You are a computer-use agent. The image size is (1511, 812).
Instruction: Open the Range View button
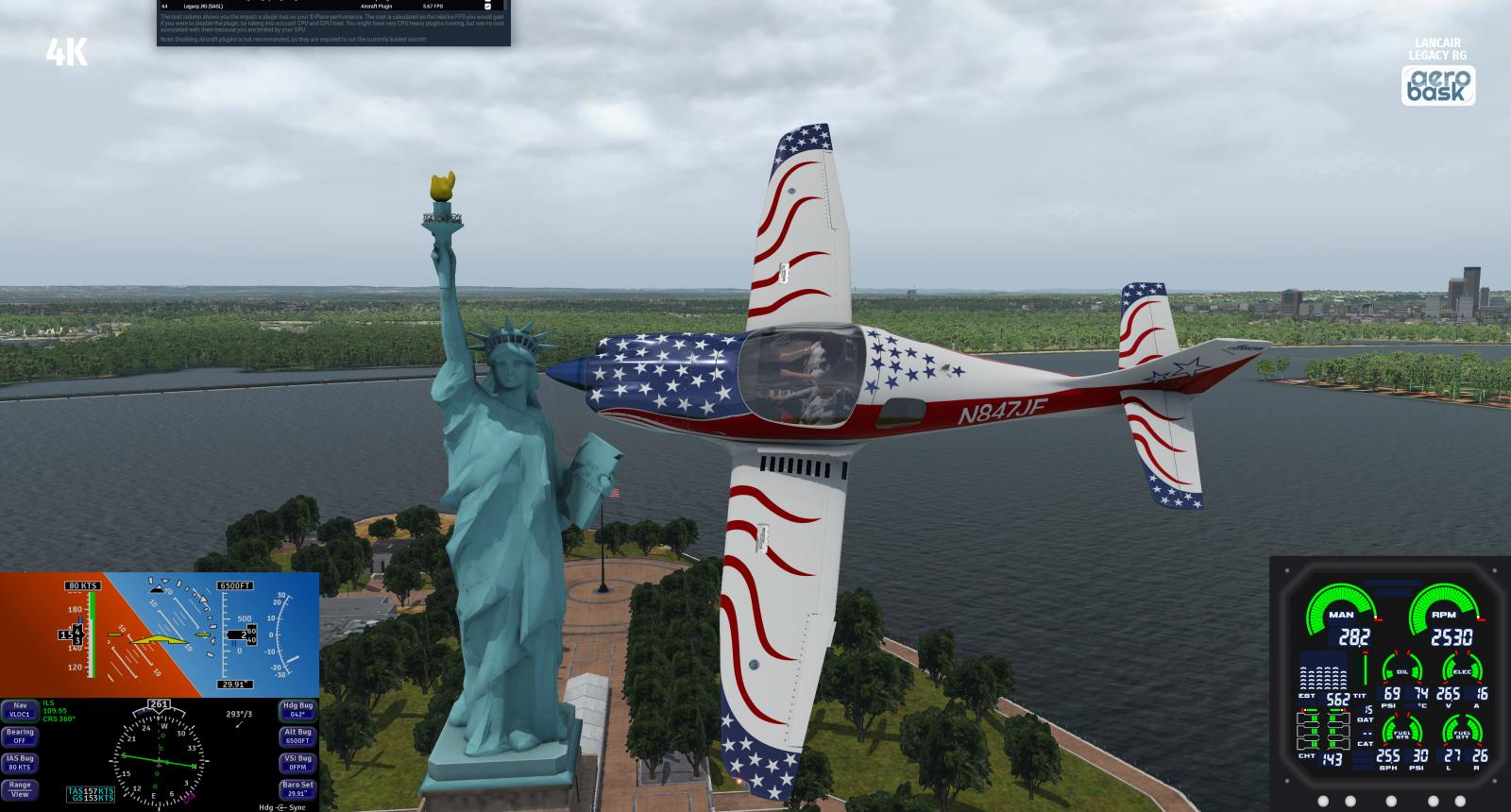click(x=20, y=789)
